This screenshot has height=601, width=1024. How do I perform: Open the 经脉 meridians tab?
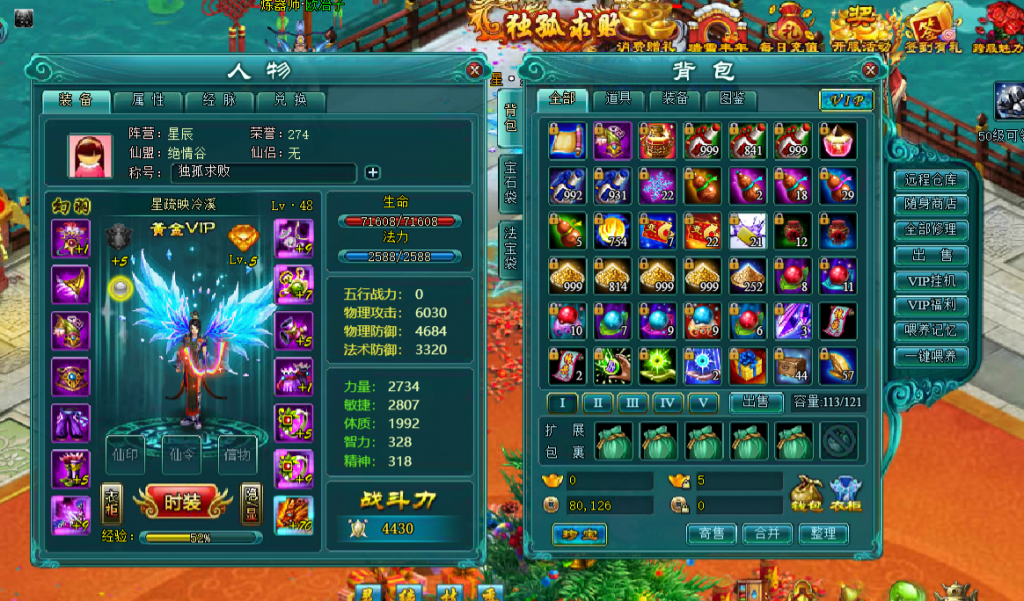click(x=218, y=100)
